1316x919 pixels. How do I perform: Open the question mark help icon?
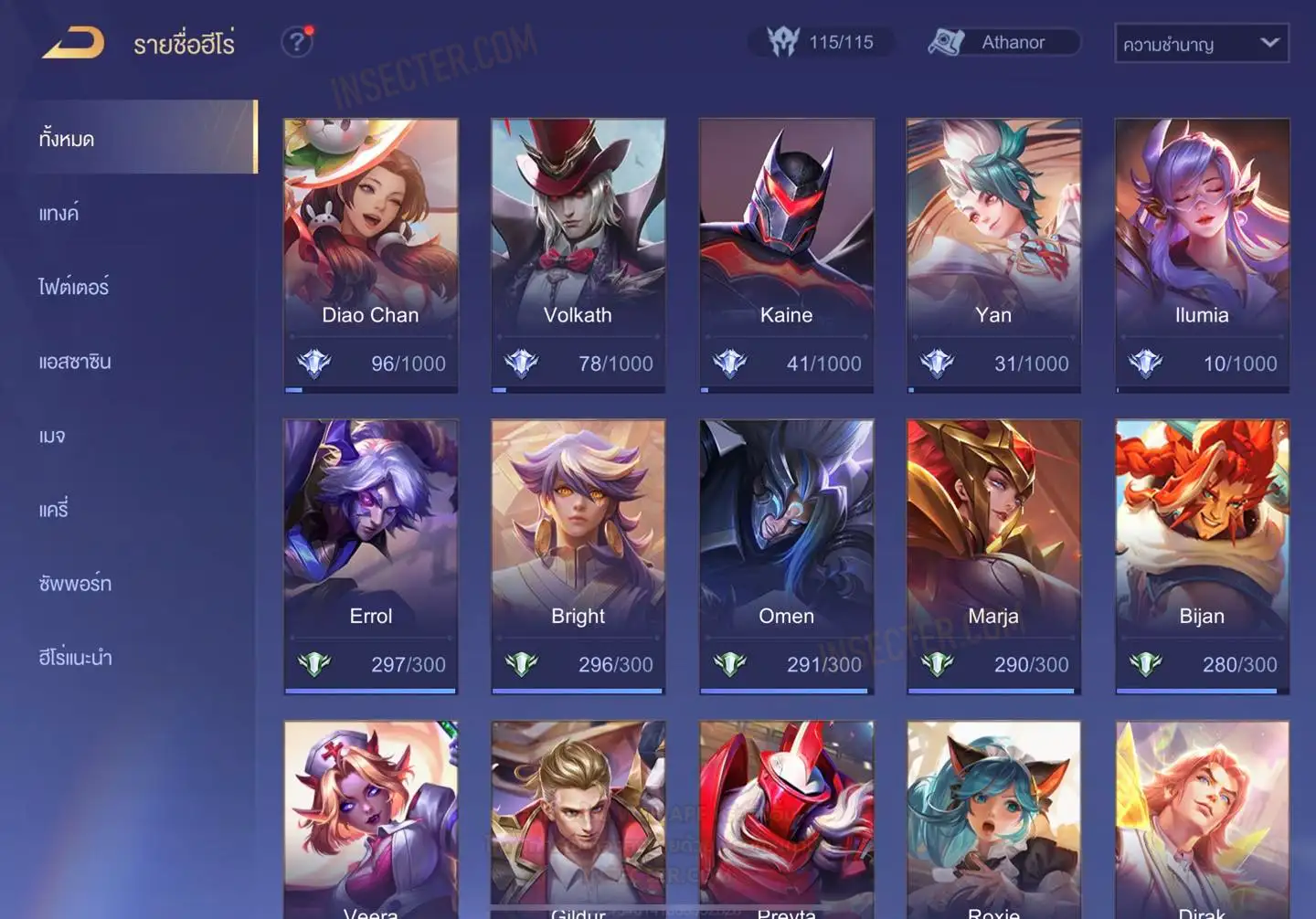point(297,42)
